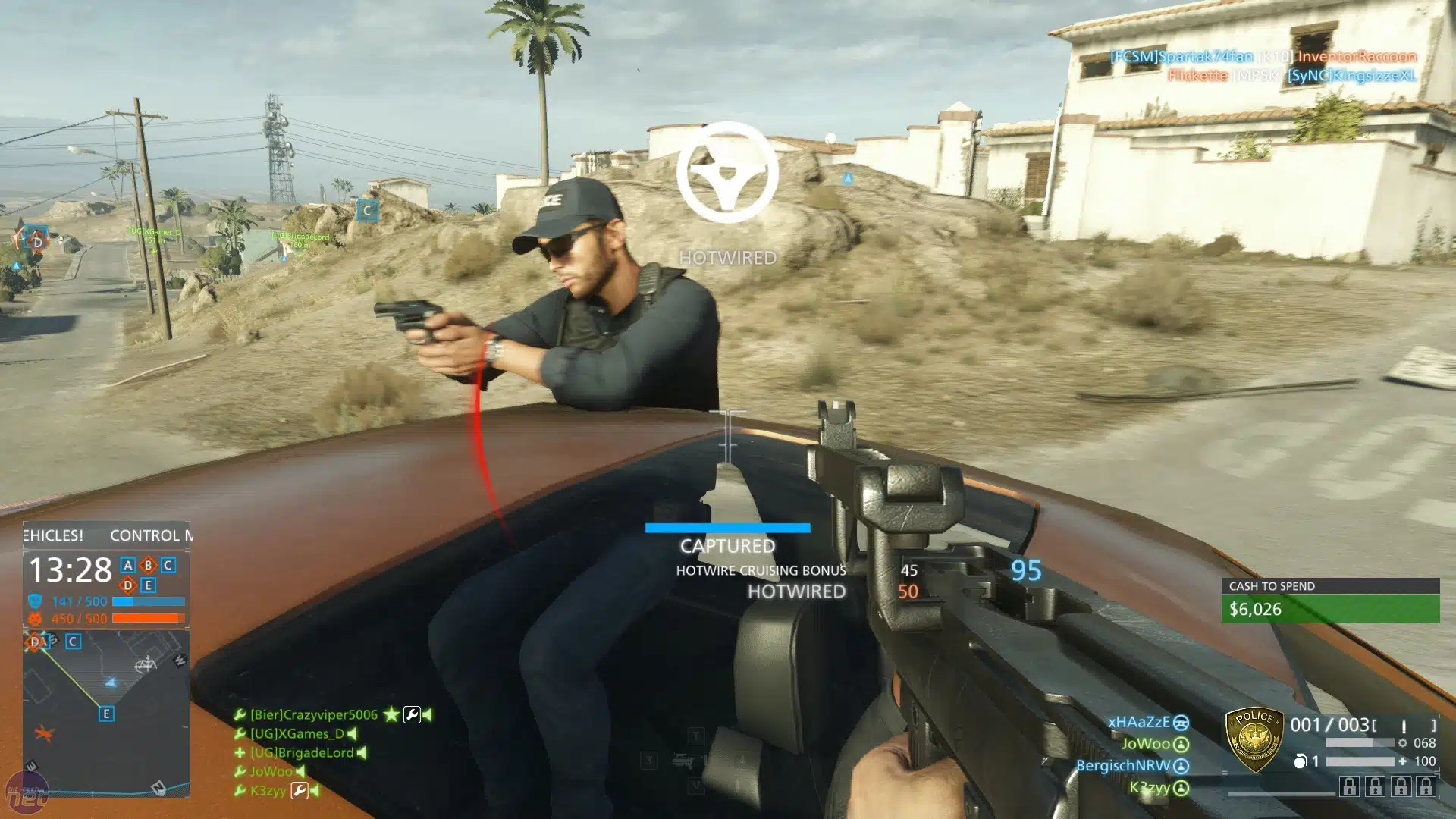Select the wrench icon beside K3zyy
Screen dimensions: 1456x819
tap(300, 792)
